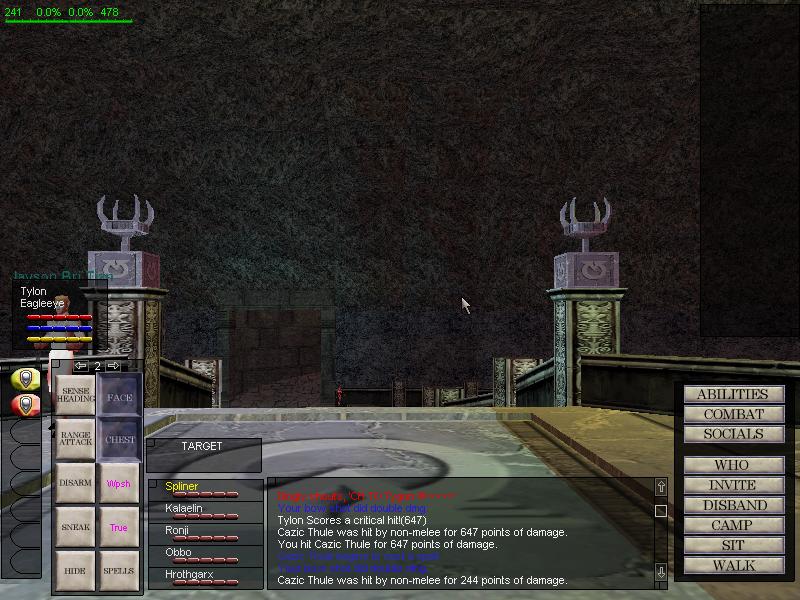Activate the Hide hotkey
Viewport: 800px width, 600px height.
pyautogui.click(x=76, y=571)
